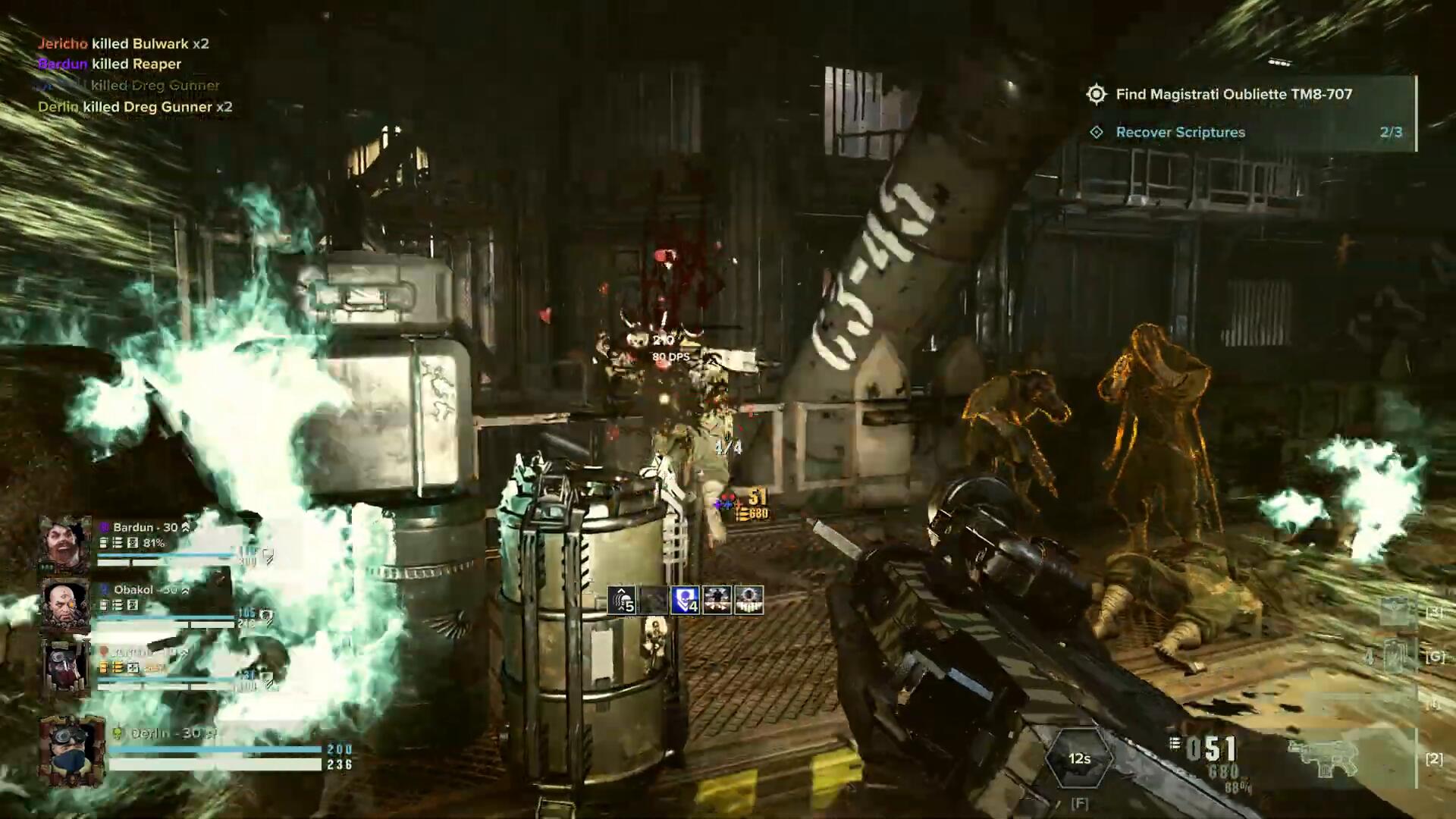Click the helmet buff icon with 5 stacks
This screenshot has width=1456, height=819.
click(x=622, y=600)
